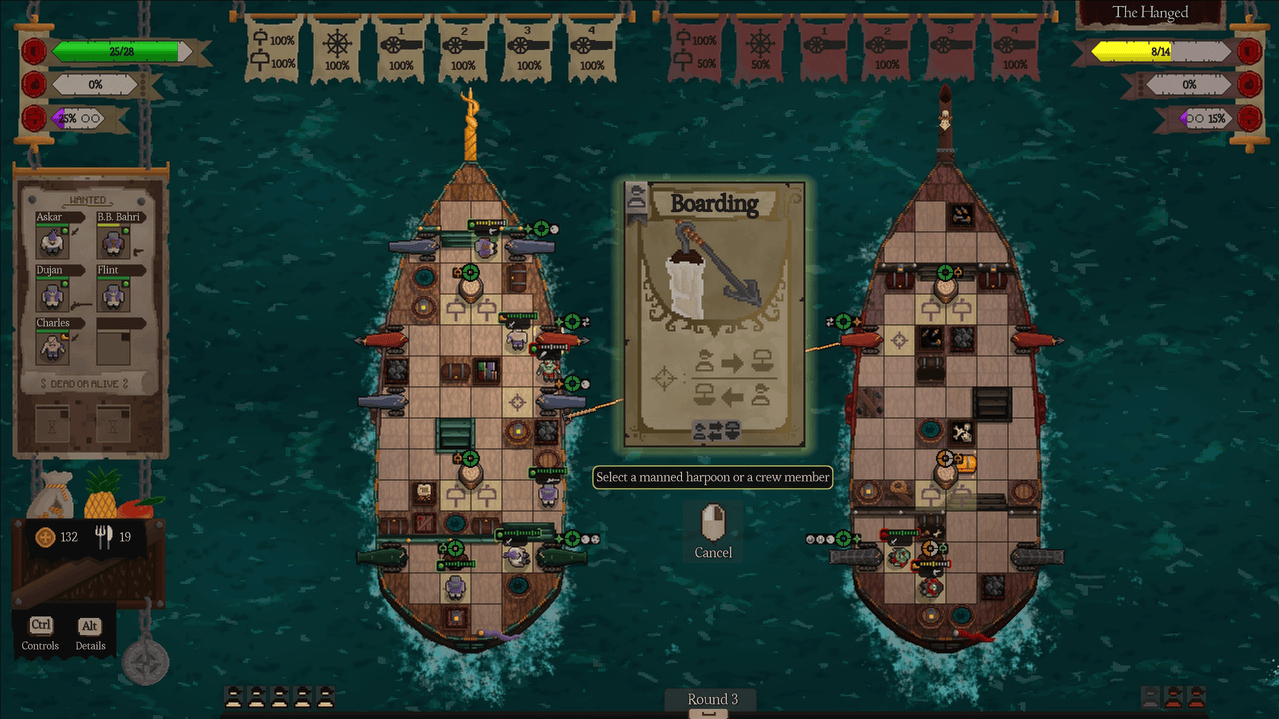Choose your ship's cannon 3 banner
Image resolution: width=1279 pixels, height=719 pixels.
pos(527,48)
